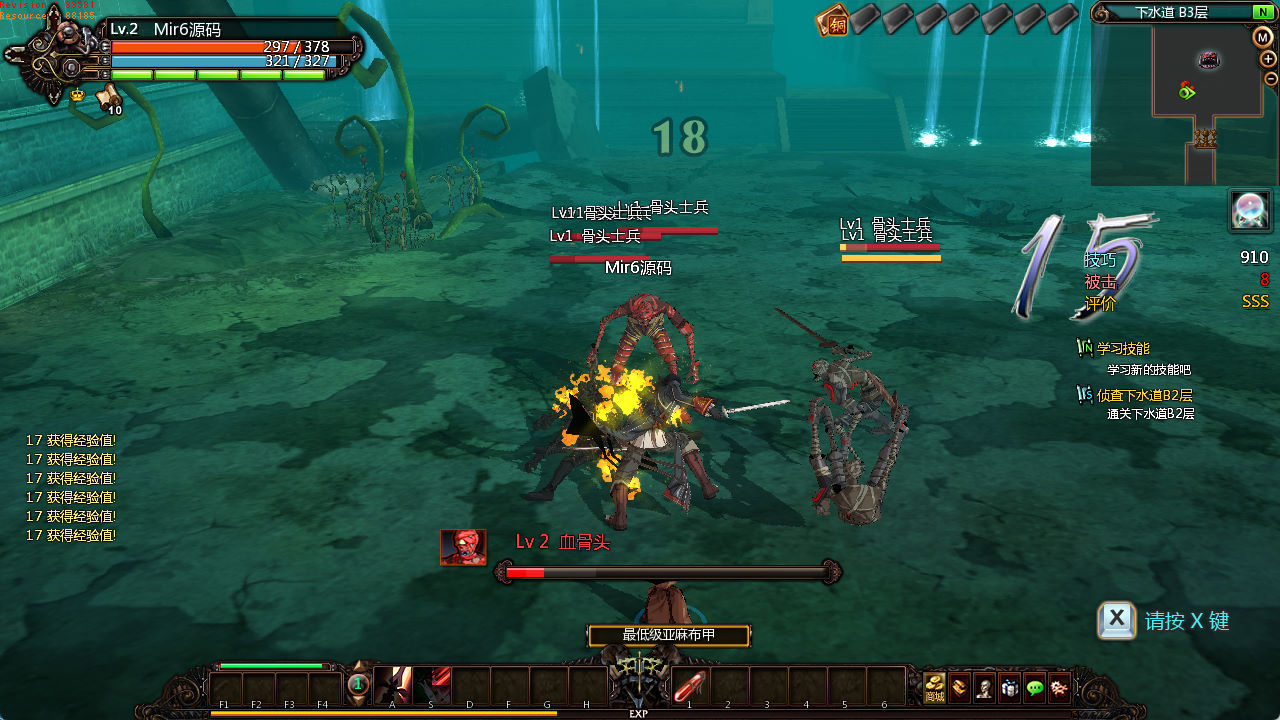Open the gift box icon in bottom menu

point(1010,688)
